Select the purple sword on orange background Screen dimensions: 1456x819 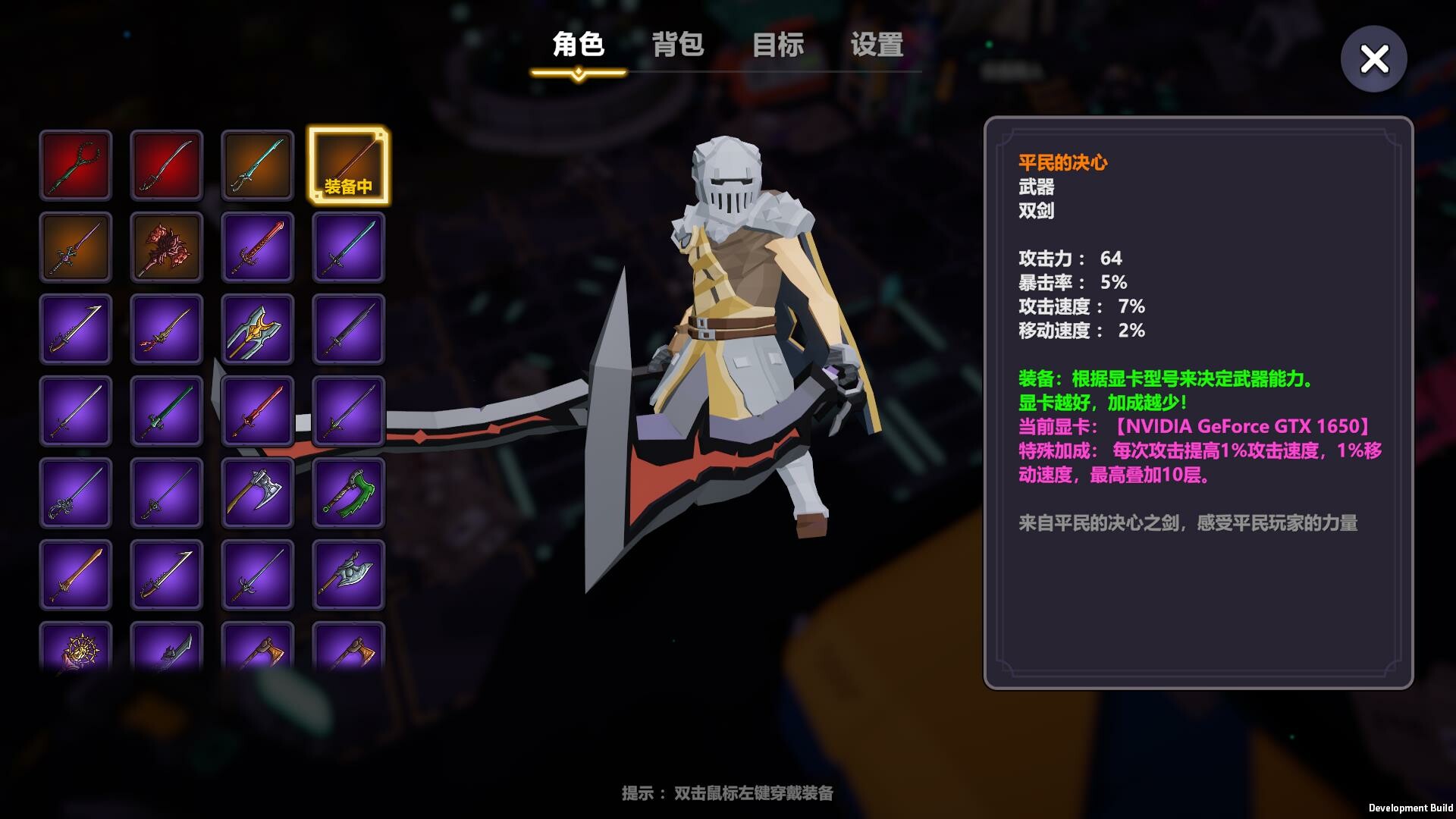(x=76, y=247)
